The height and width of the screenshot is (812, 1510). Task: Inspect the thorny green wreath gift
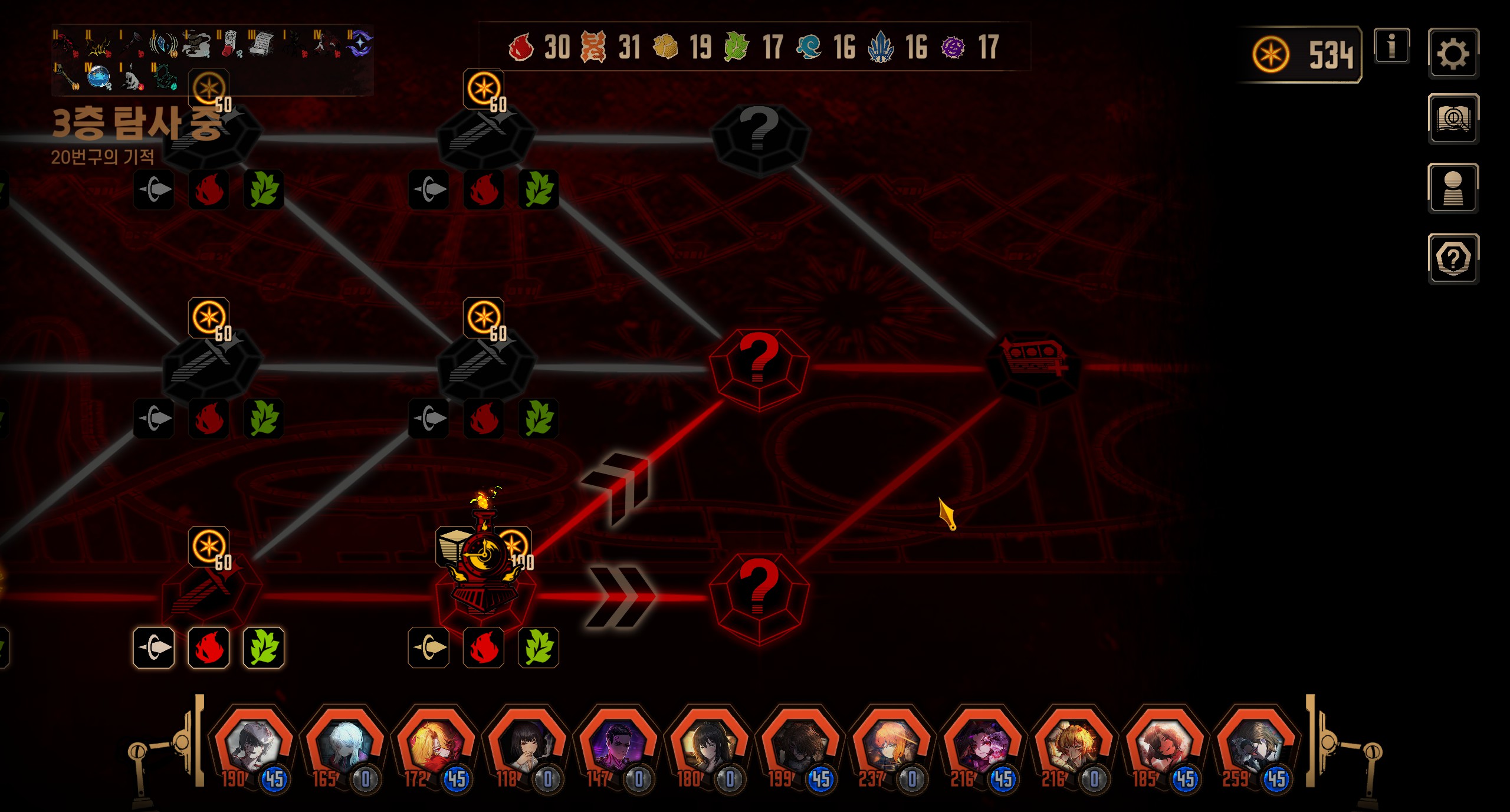click(165, 78)
